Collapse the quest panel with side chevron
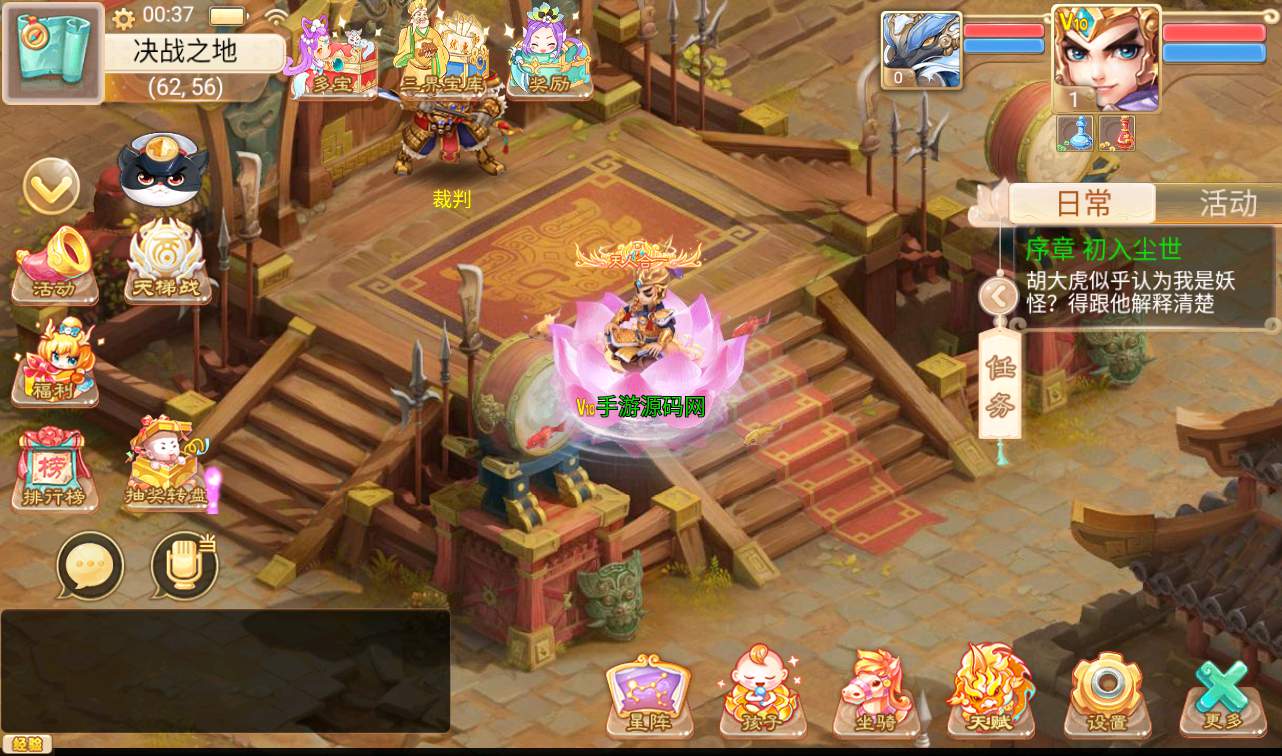The height and width of the screenshot is (756, 1282). pos(996,295)
